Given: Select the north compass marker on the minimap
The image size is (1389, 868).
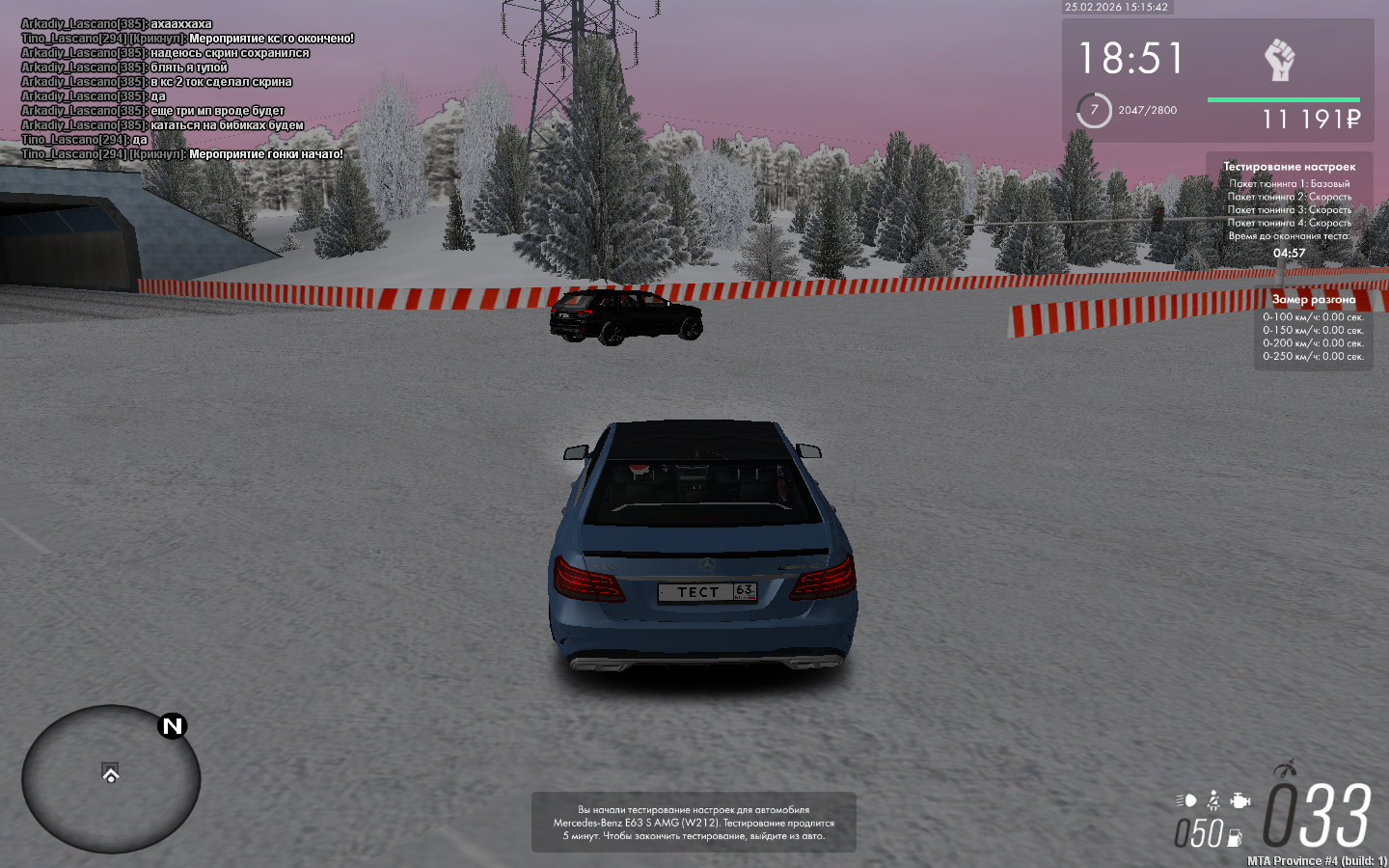Looking at the screenshot, I should pyautogui.click(x=172, y=726).
